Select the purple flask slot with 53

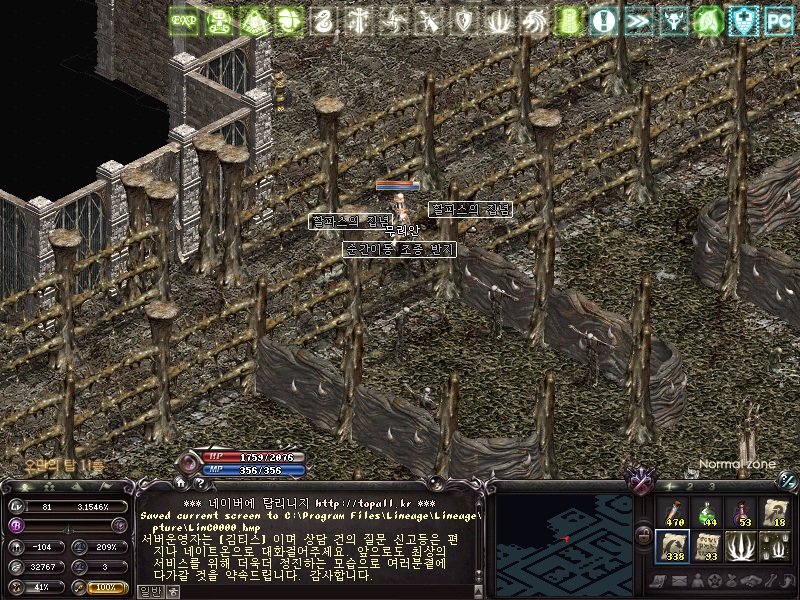[741, 514]
